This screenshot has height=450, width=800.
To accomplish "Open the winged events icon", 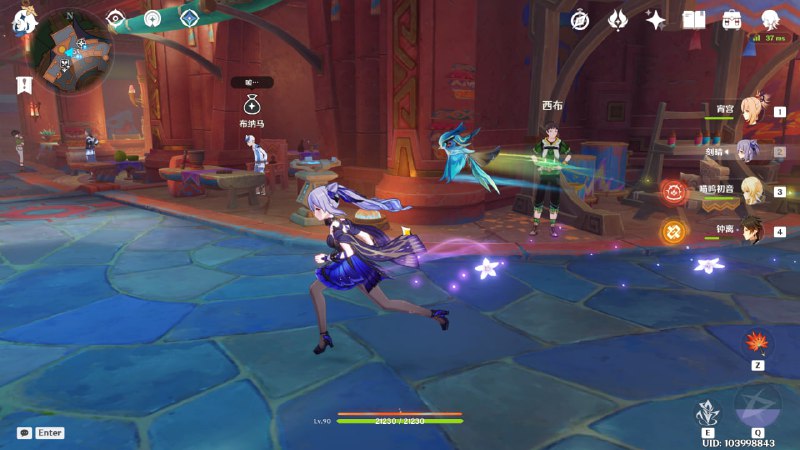I will [618, 20].
